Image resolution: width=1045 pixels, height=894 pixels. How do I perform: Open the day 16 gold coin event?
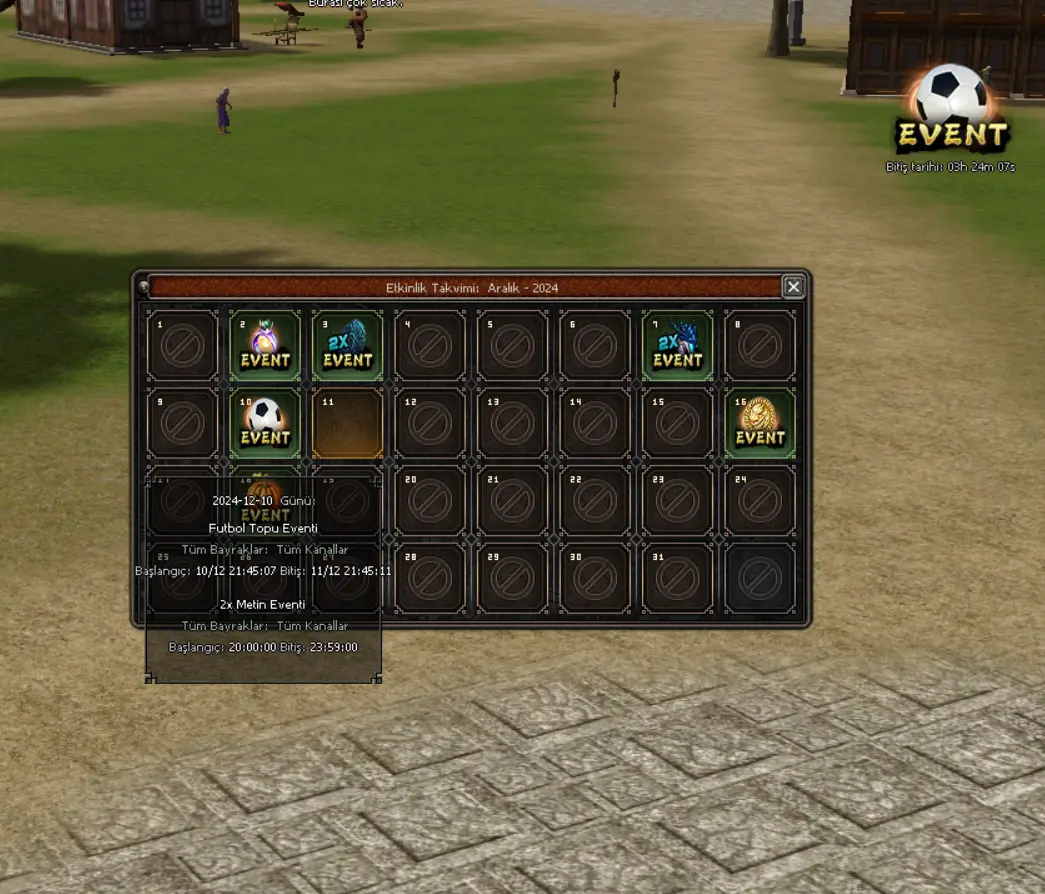coord(760,423)
